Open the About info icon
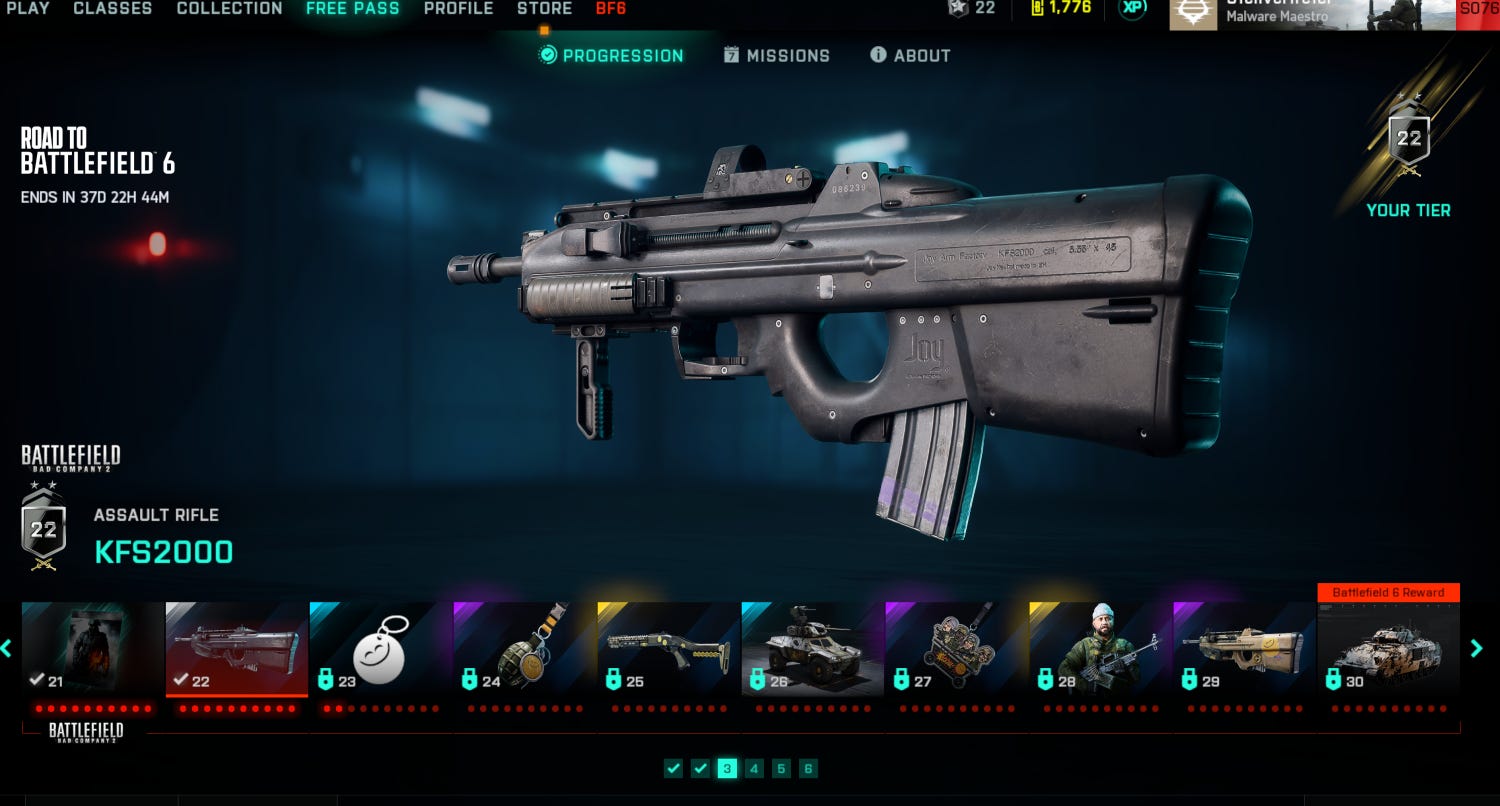The height and width of the screenshot is (806, 1500). click(x=879, y=55)
